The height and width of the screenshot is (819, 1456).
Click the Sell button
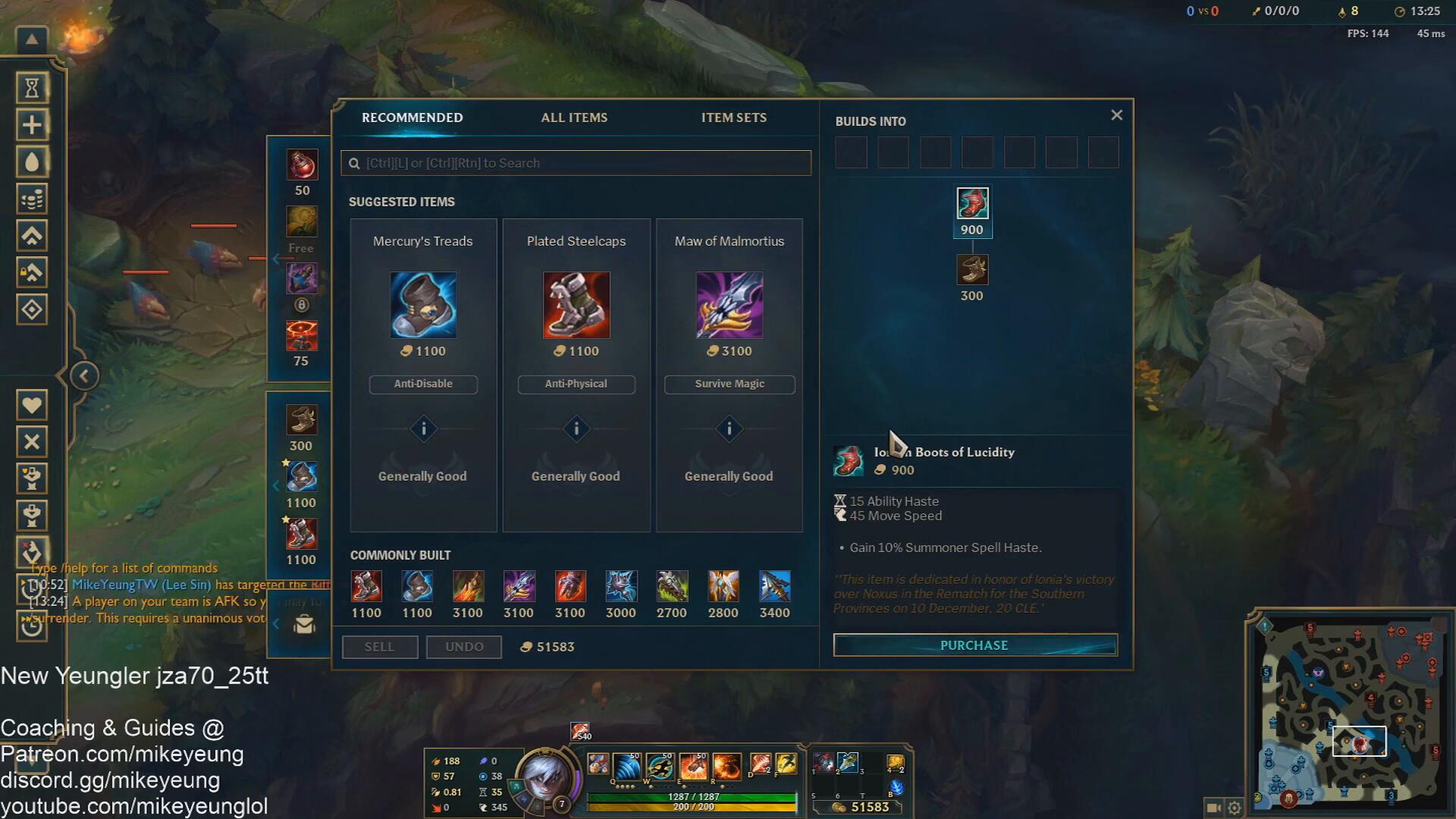pos(379,647)
